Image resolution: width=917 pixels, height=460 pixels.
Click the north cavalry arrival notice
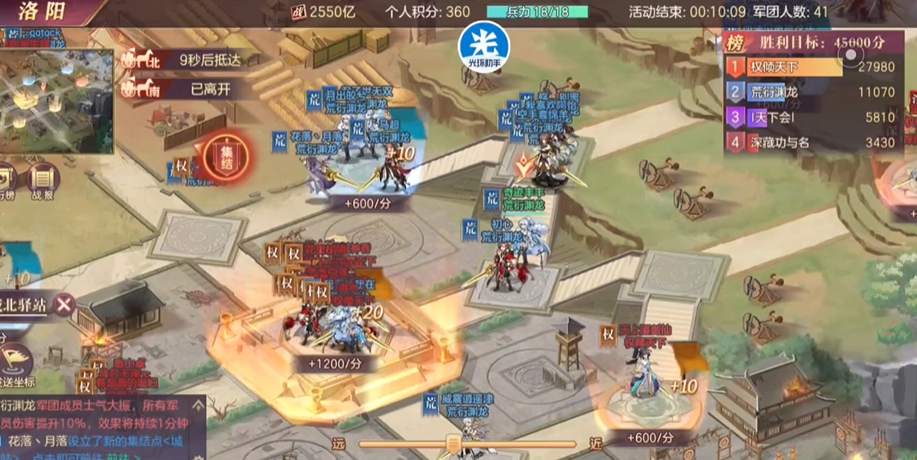[180, 60]
